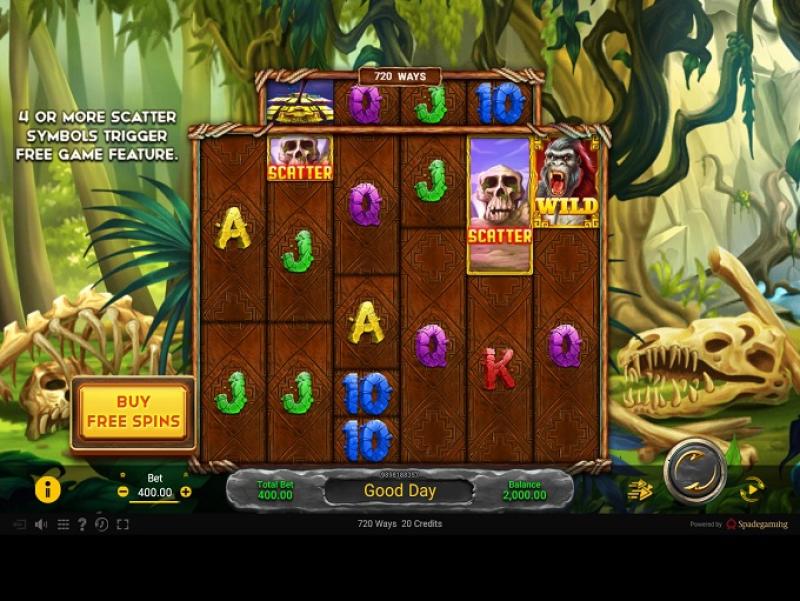Open the menu list icon
The image size is (800, 601).
[63, 524]
